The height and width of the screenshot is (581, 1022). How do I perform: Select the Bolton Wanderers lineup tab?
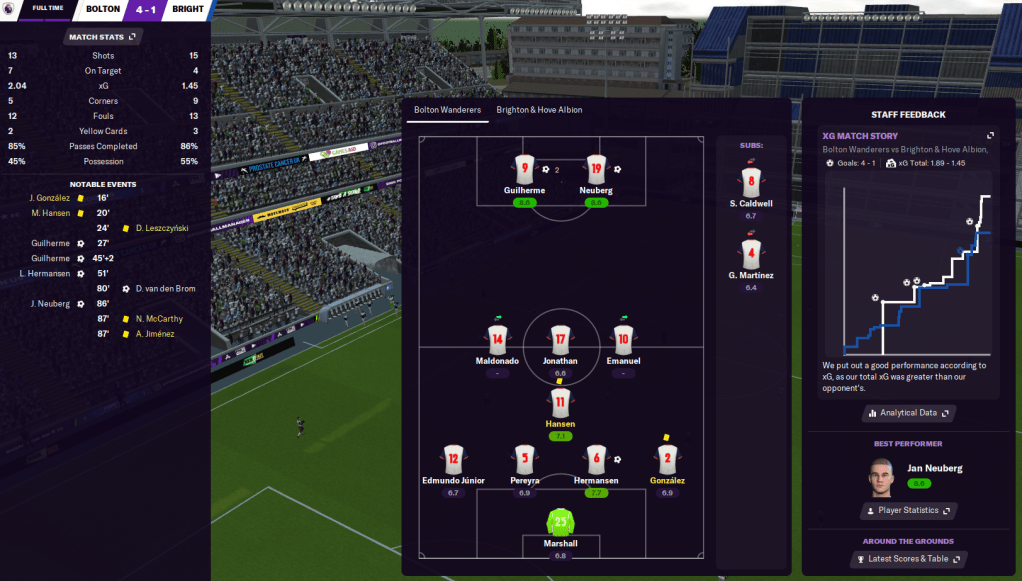coord(447,110)
